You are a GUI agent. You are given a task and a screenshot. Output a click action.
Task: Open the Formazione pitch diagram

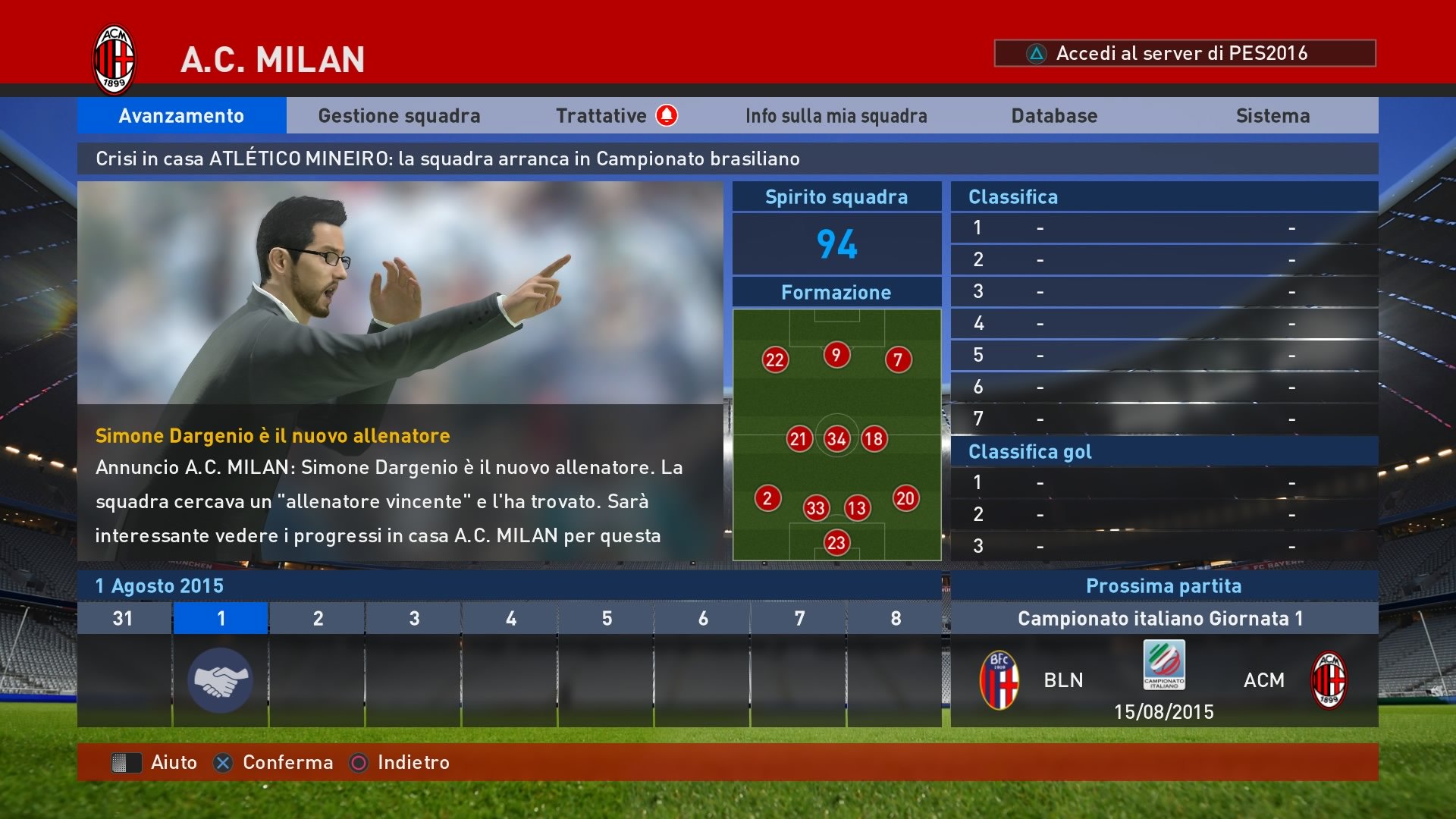click(836, 434)
